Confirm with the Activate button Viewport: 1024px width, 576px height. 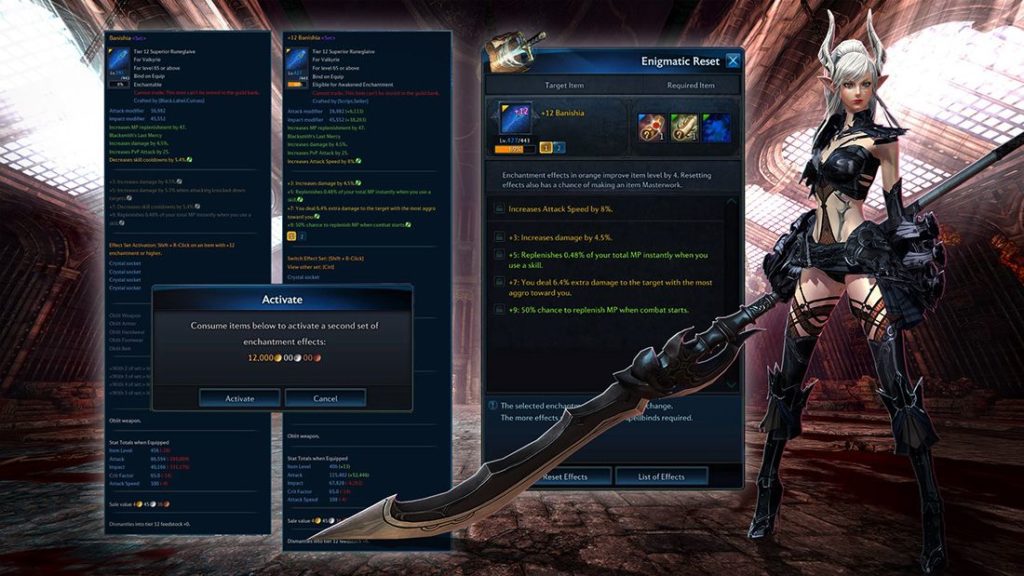[x=240, y=398]
